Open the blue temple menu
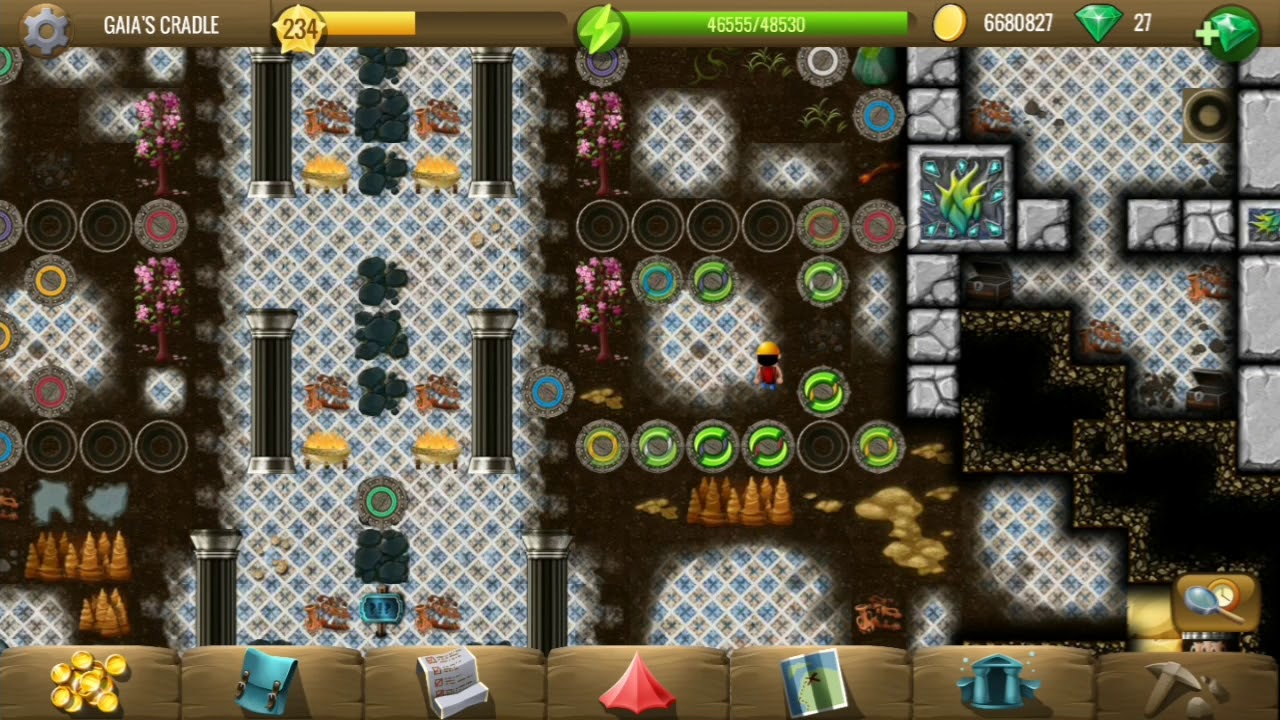This screenshot has width=1280, height=720. point(997,682)
